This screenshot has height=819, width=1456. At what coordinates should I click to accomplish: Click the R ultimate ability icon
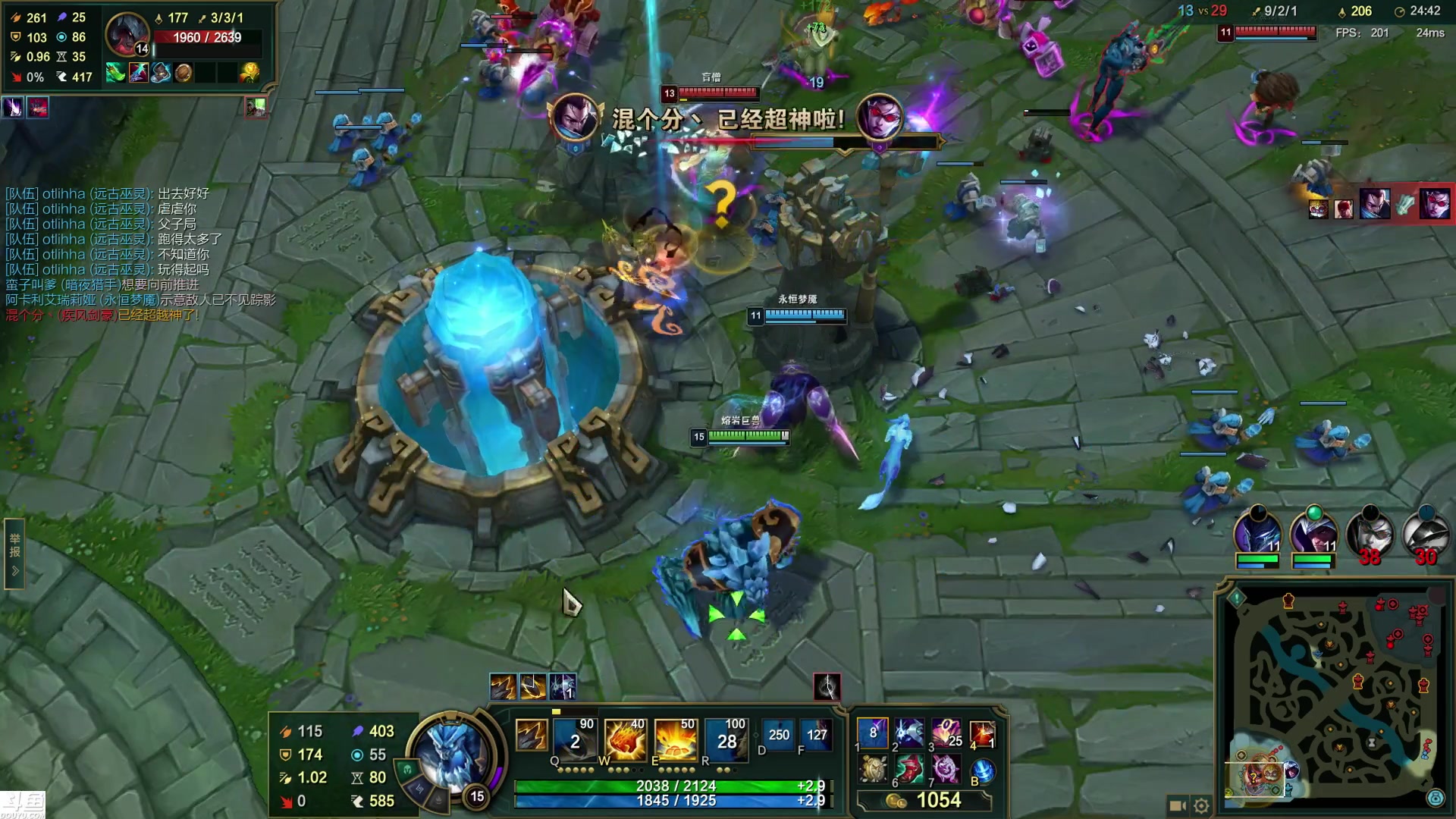click(x=726, y=738)
